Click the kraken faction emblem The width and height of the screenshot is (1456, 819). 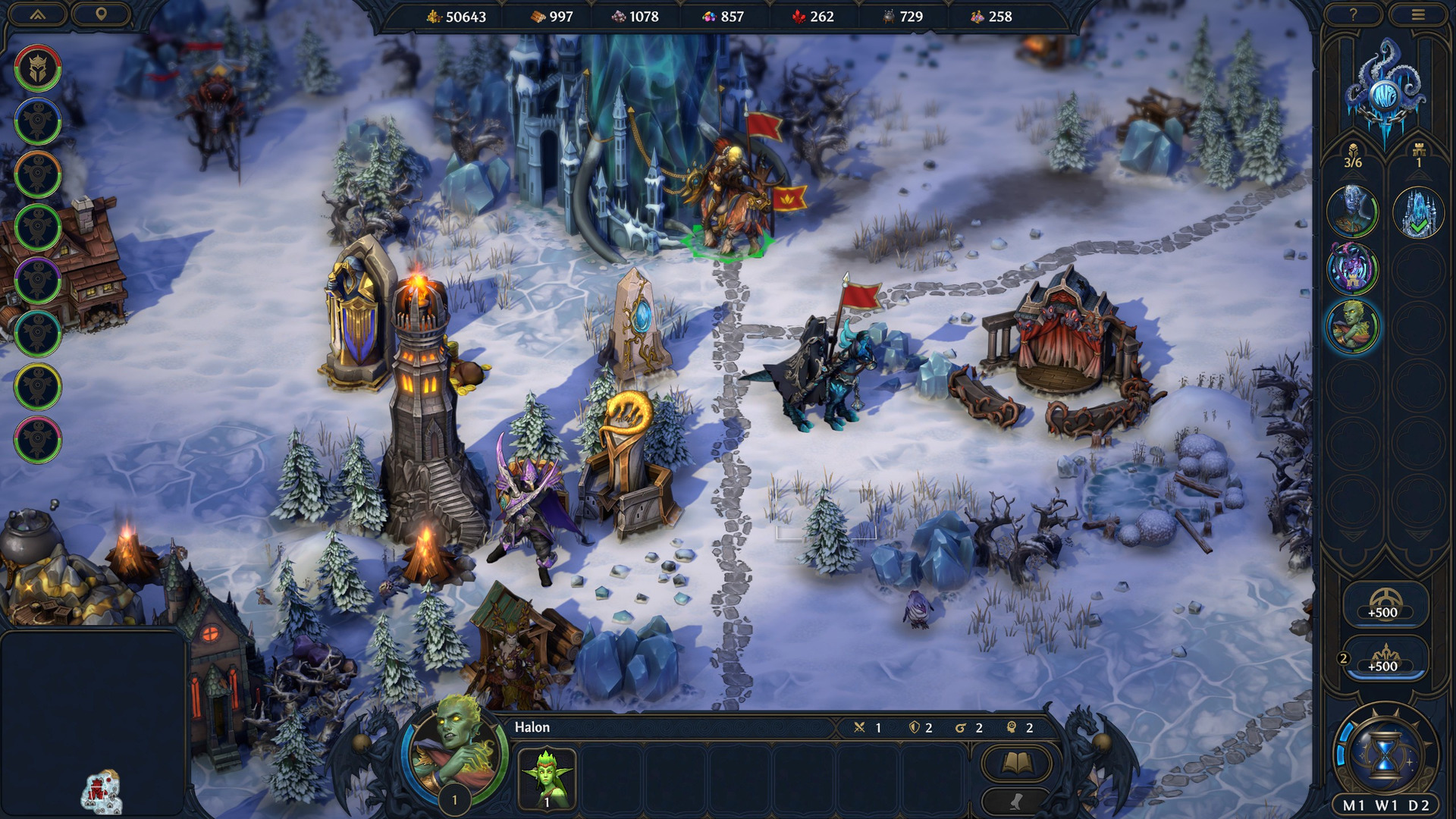(1385, 91)
